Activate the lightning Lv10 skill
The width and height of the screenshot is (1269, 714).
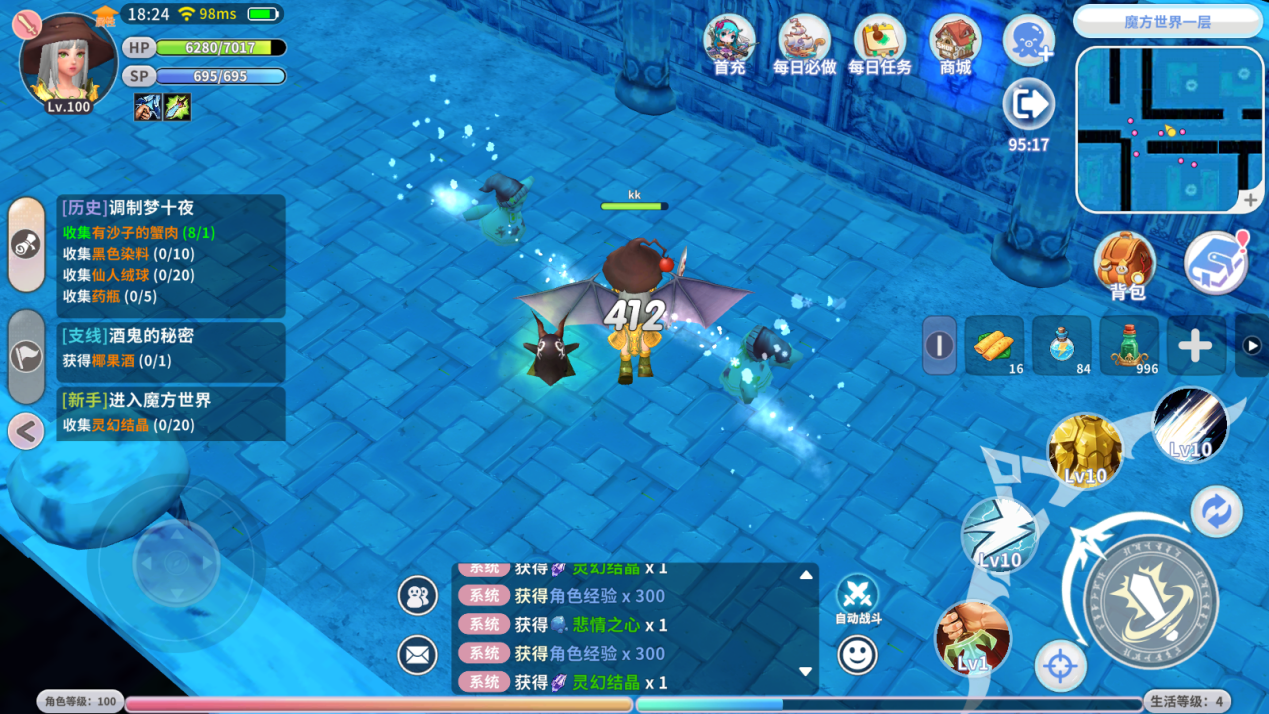click(999, 533)
